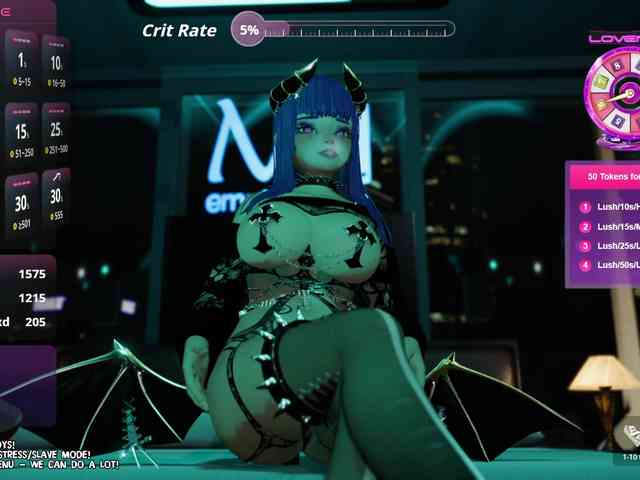Click the Crit Rate slider's 5% handle

point(249,30)
